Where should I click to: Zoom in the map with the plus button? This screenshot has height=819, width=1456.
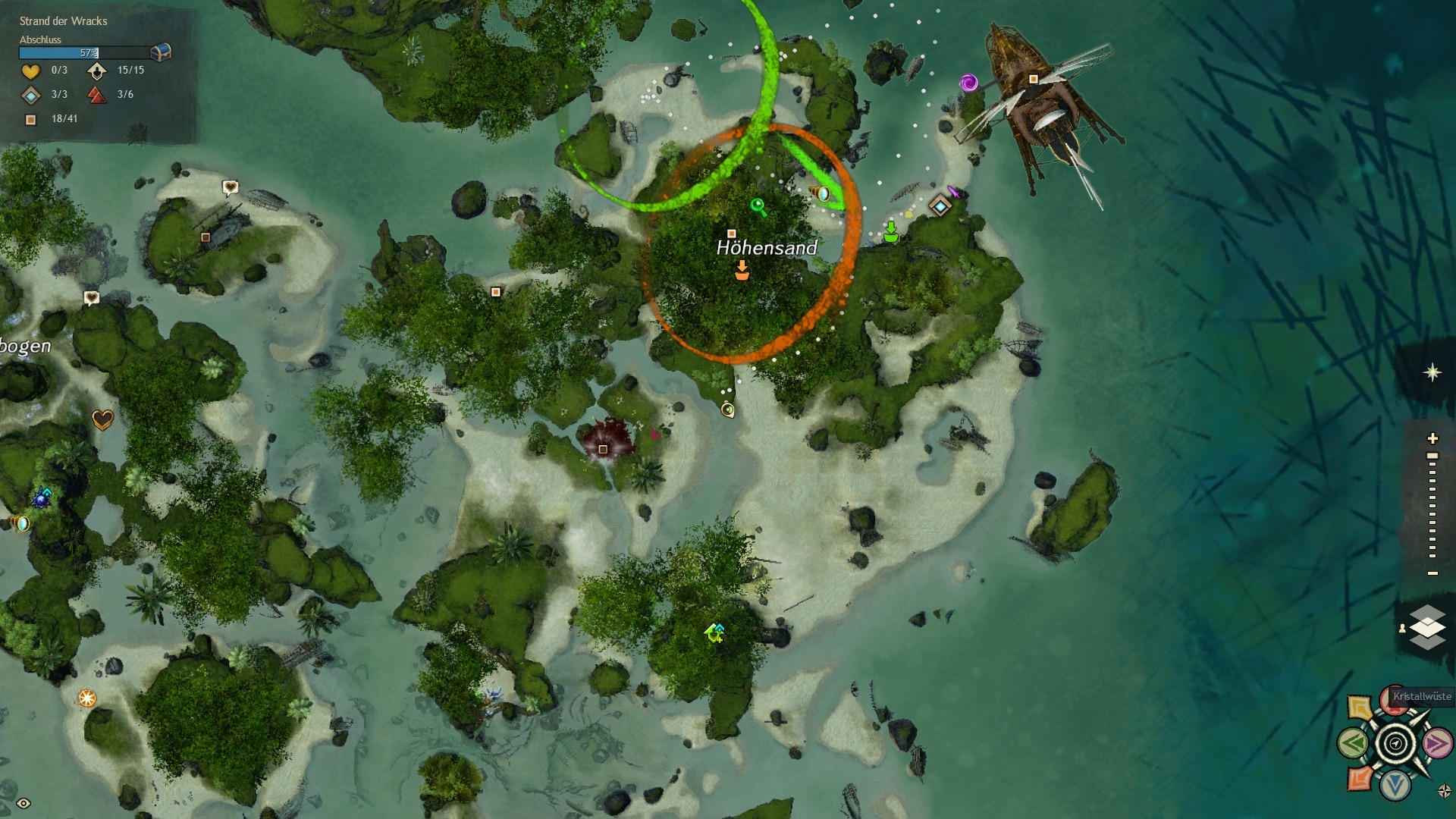point(1432,438)
